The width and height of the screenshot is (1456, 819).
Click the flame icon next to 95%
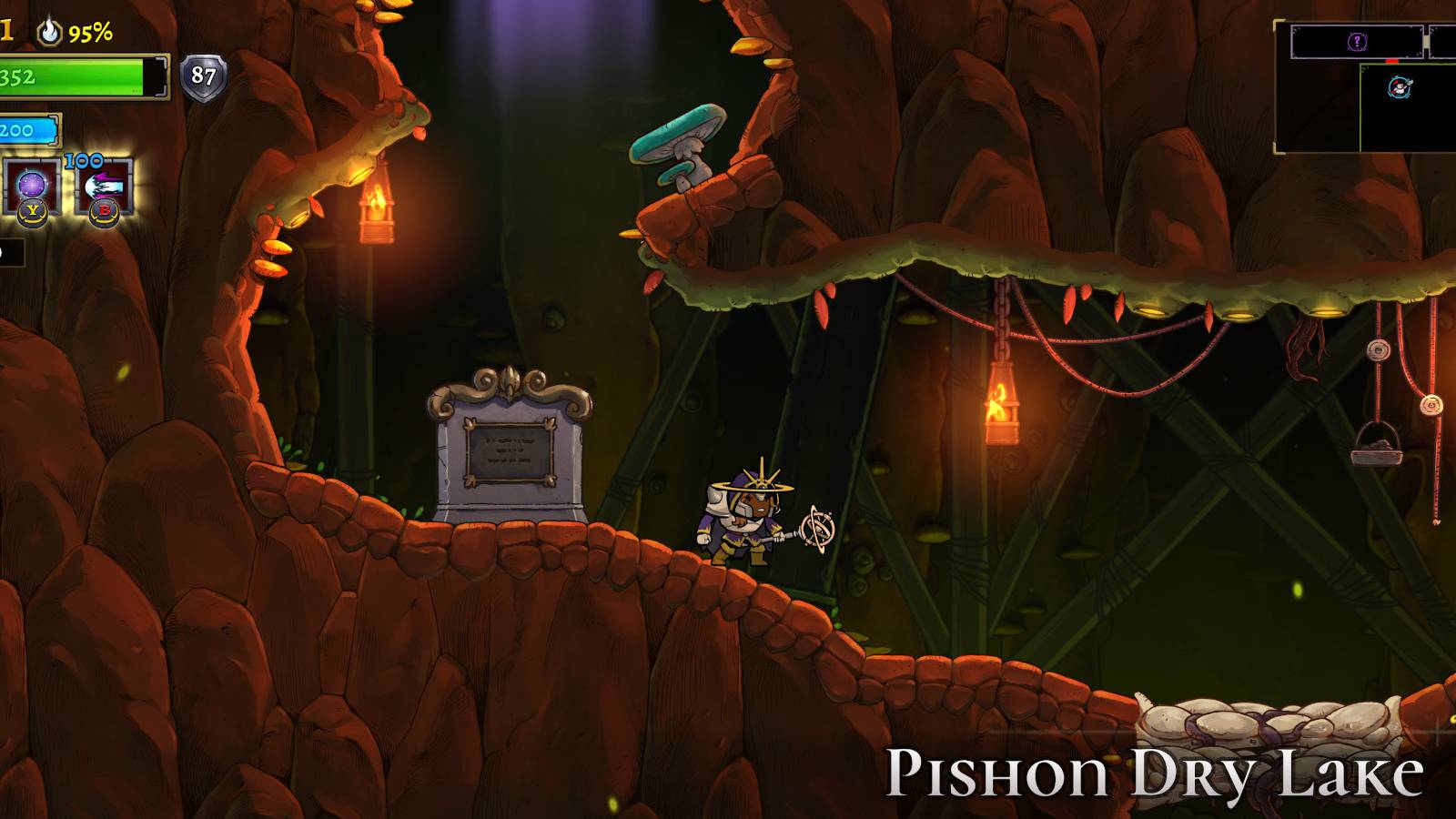coord(48,33)
